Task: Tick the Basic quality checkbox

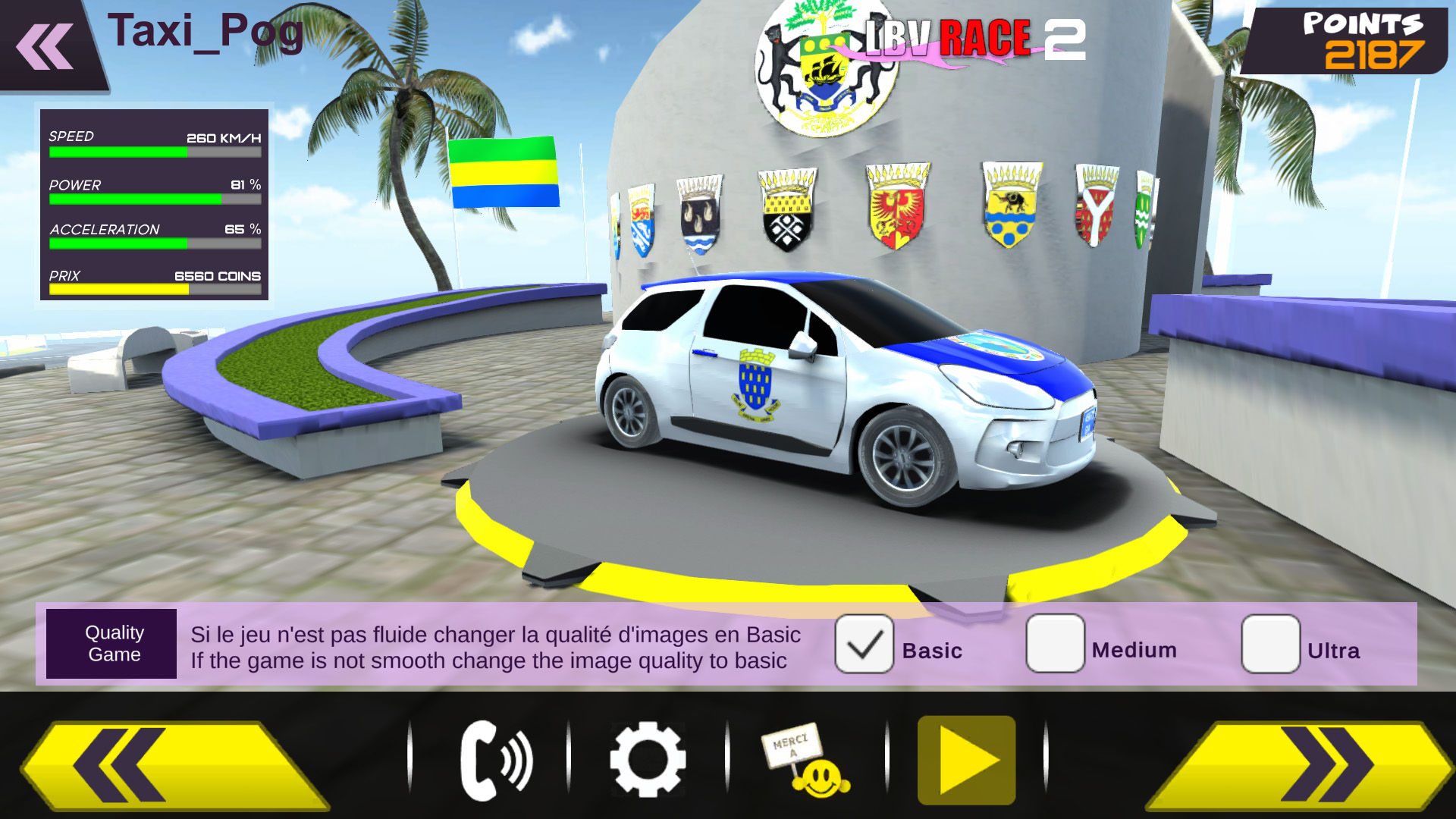Action: pos(864,645)
